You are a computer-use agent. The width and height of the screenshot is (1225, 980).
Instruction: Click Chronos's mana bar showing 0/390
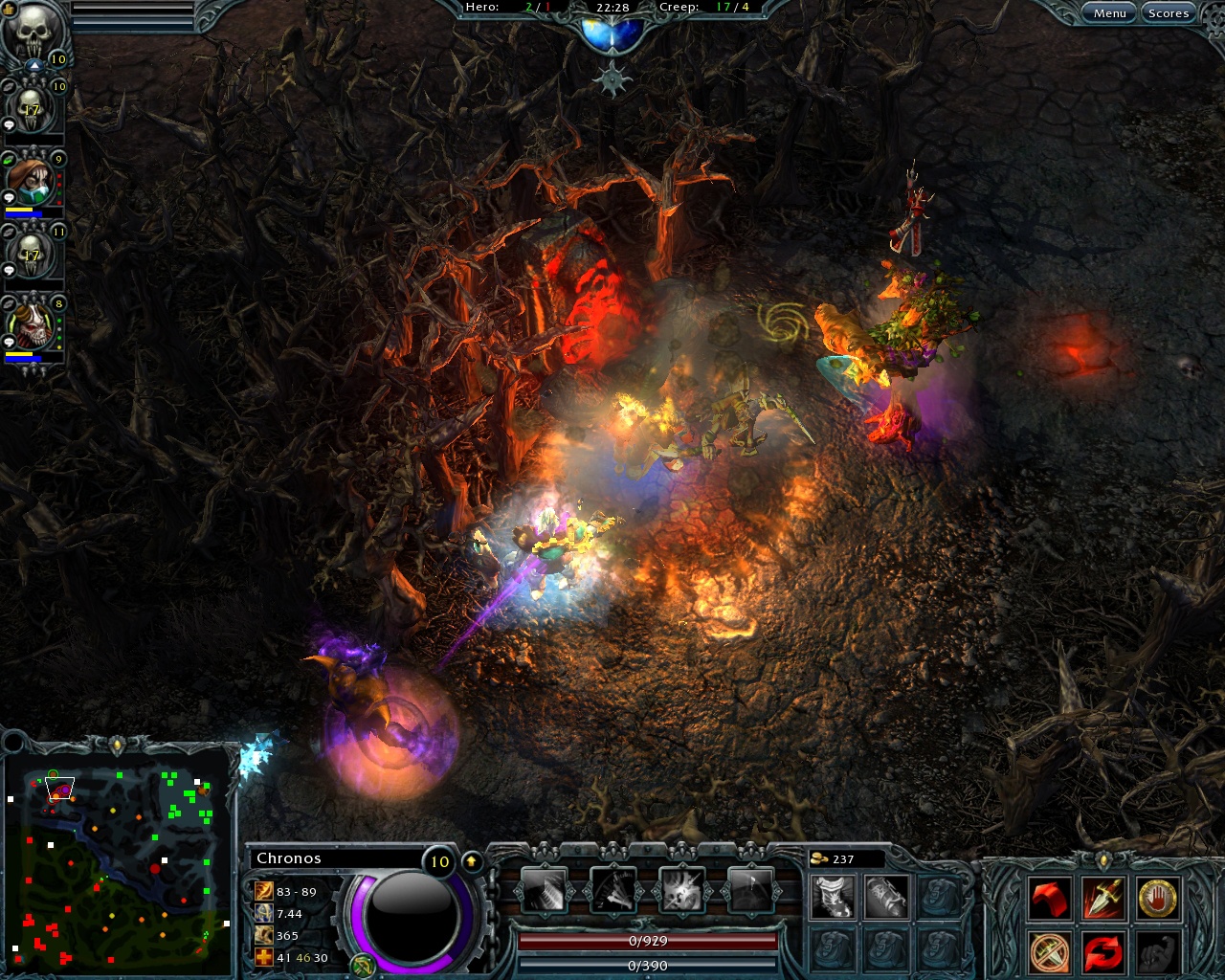648,964
